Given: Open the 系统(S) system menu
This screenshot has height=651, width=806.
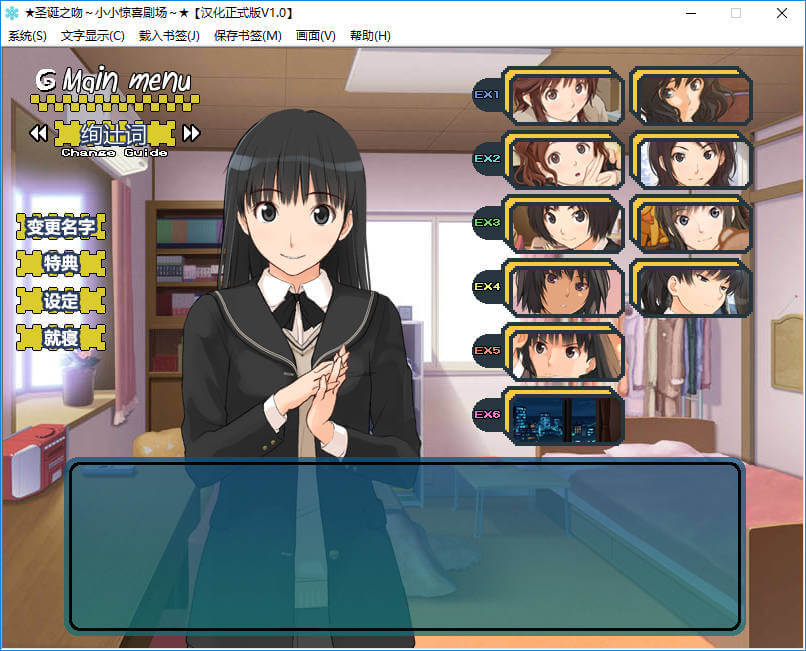Looking at the screenshot, I should point(27,36).
